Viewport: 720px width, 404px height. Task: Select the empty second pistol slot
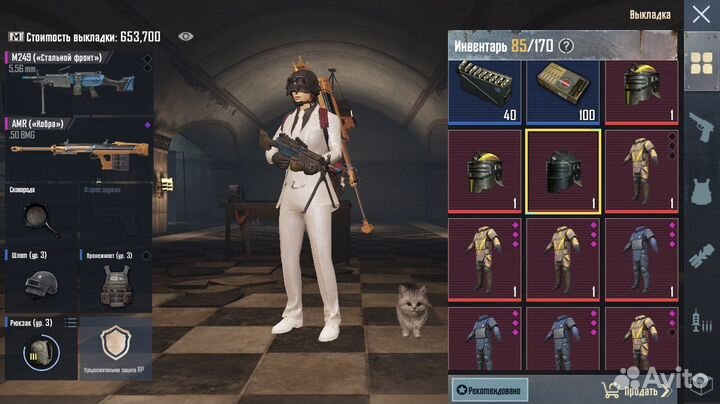pyautogui.click(x=113, y=213)
